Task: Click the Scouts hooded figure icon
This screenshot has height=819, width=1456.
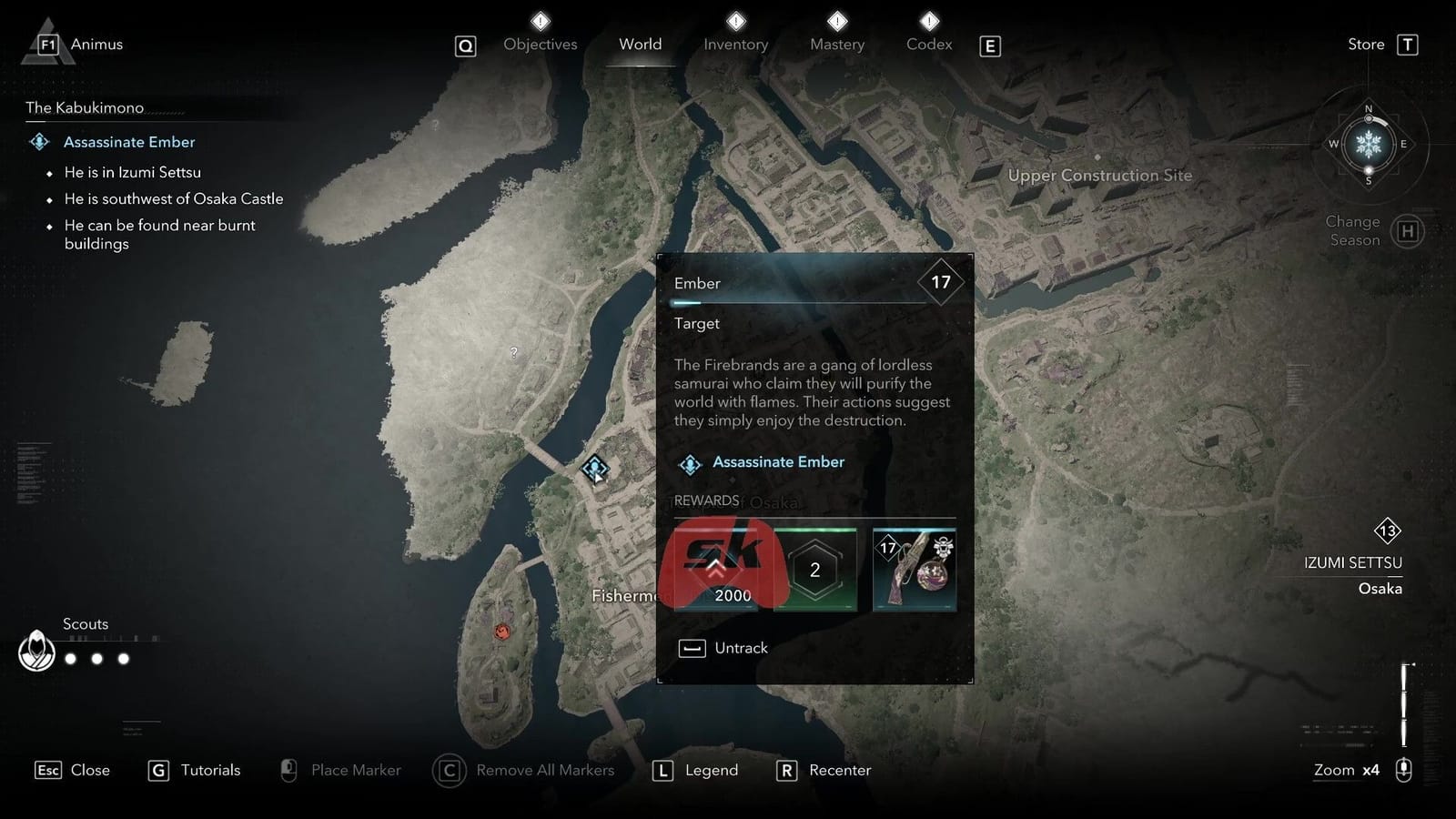Action: click(37, 652)
